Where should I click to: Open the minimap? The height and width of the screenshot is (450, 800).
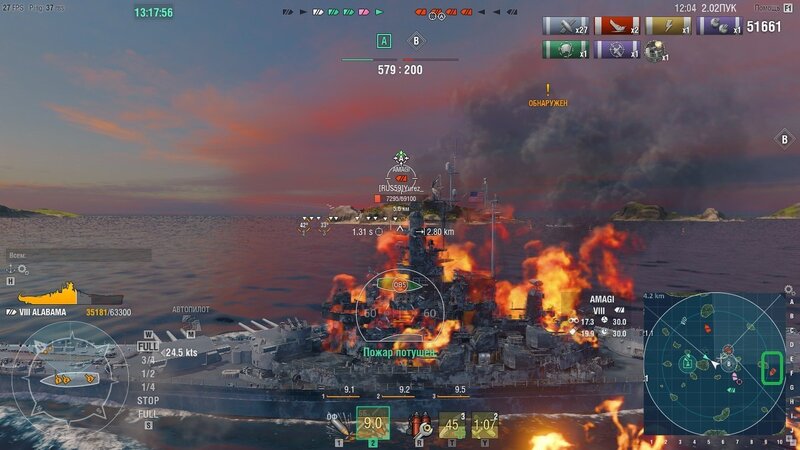coord(713,364)
